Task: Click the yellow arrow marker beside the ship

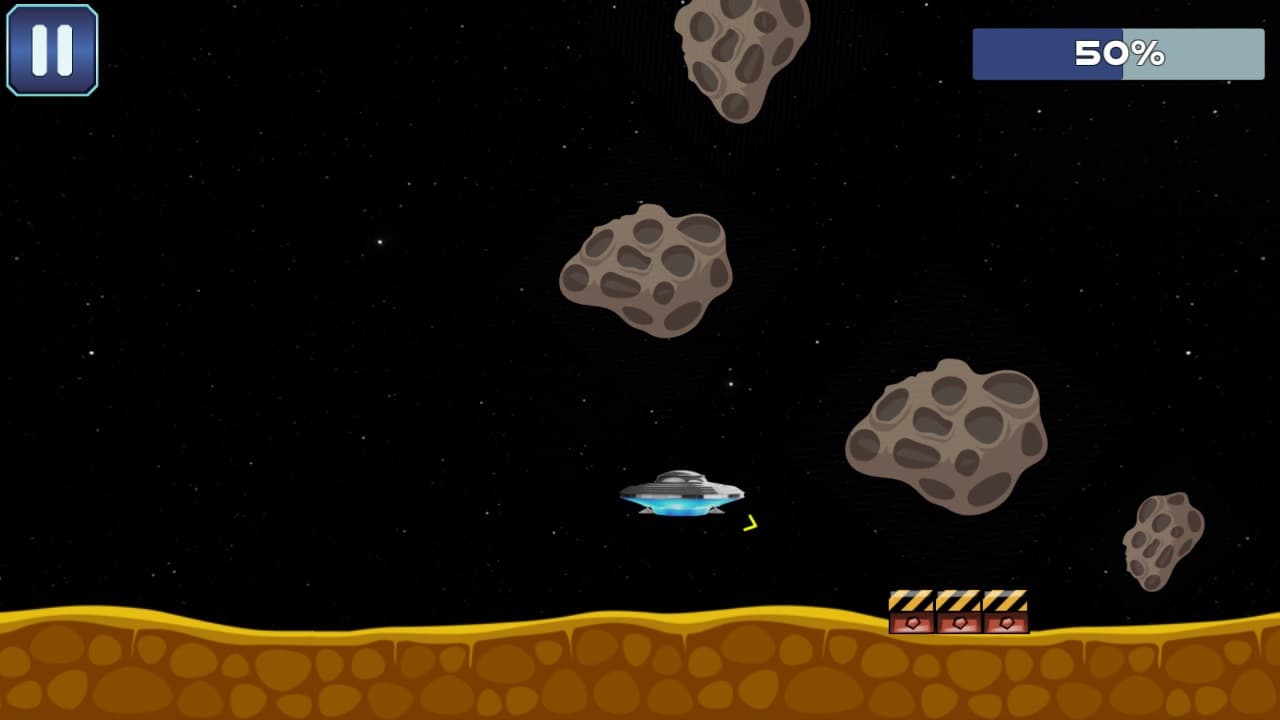Action: 751,521
